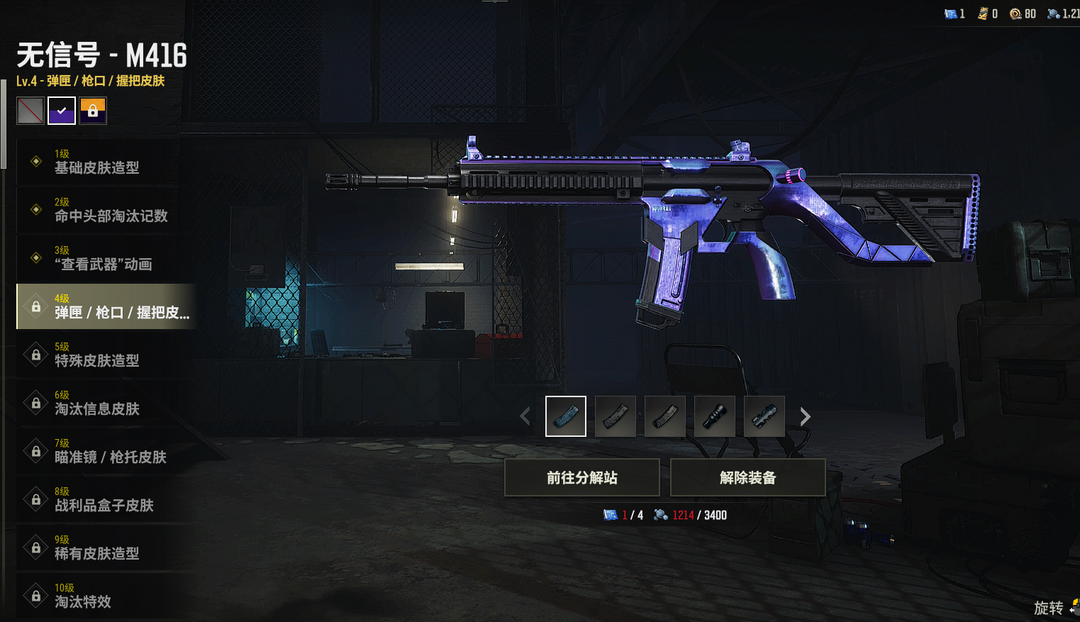Open the locked level 5 特殊皮肤造型 entry
This screenshot has width=1080, height=622.
tap(98, 355)
